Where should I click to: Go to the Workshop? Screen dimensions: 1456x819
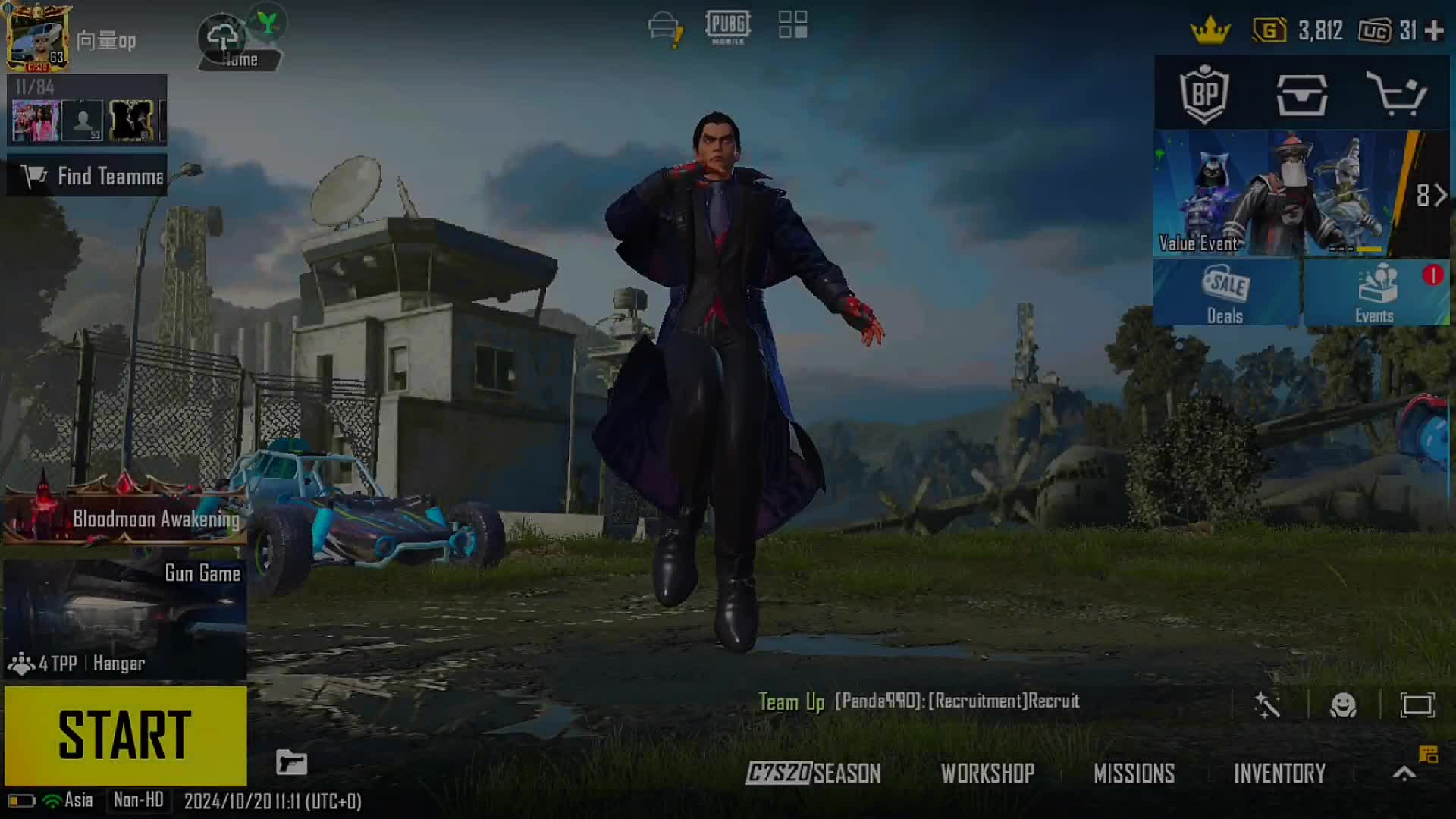pos(987,773)
